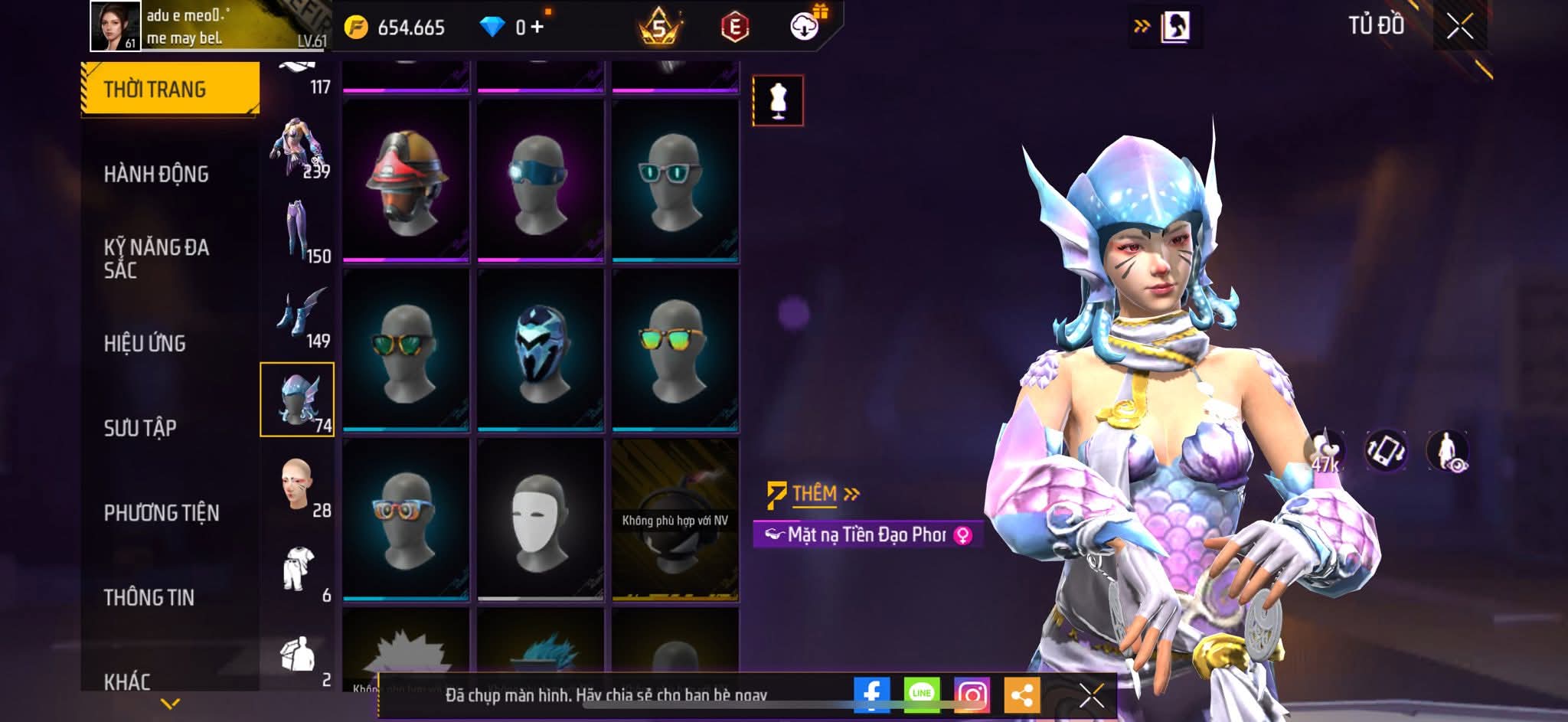Close the Tủ Đồ wardrobe screen

tap(1459, 27)
